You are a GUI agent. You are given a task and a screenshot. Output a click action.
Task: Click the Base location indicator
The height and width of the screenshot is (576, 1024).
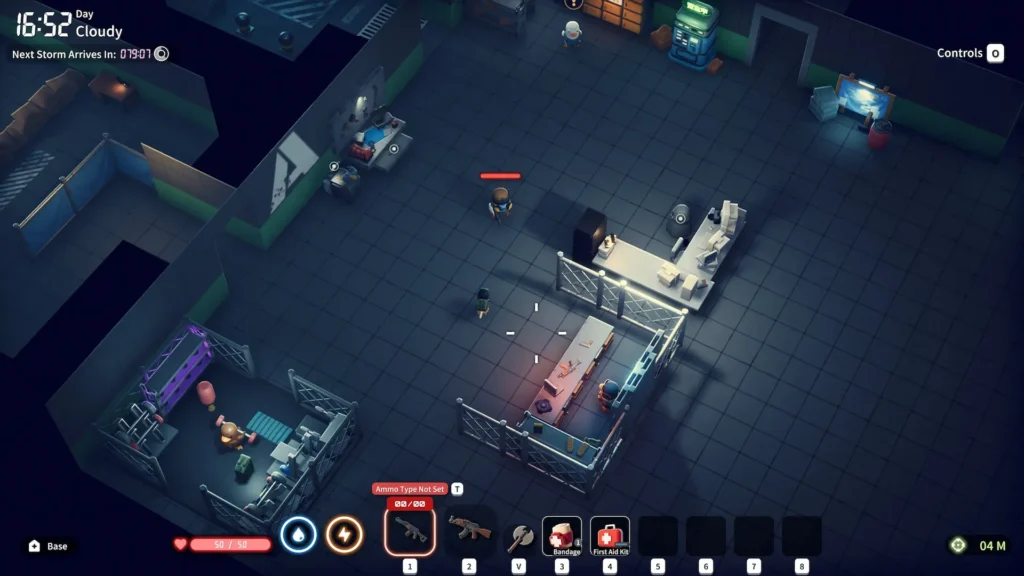click(49, 546)
